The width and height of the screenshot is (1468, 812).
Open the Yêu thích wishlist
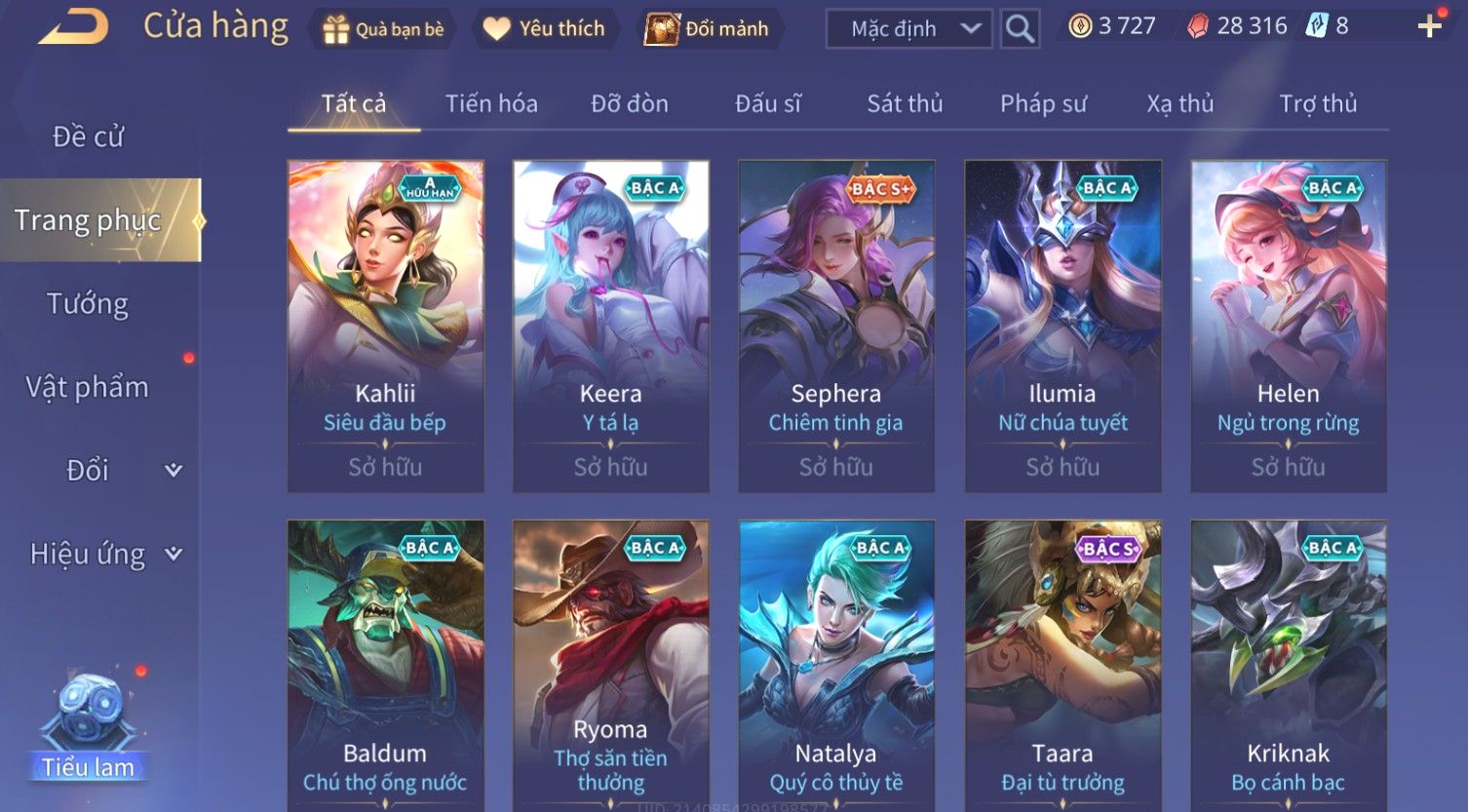pyautogui.click(x=544, y=29)
